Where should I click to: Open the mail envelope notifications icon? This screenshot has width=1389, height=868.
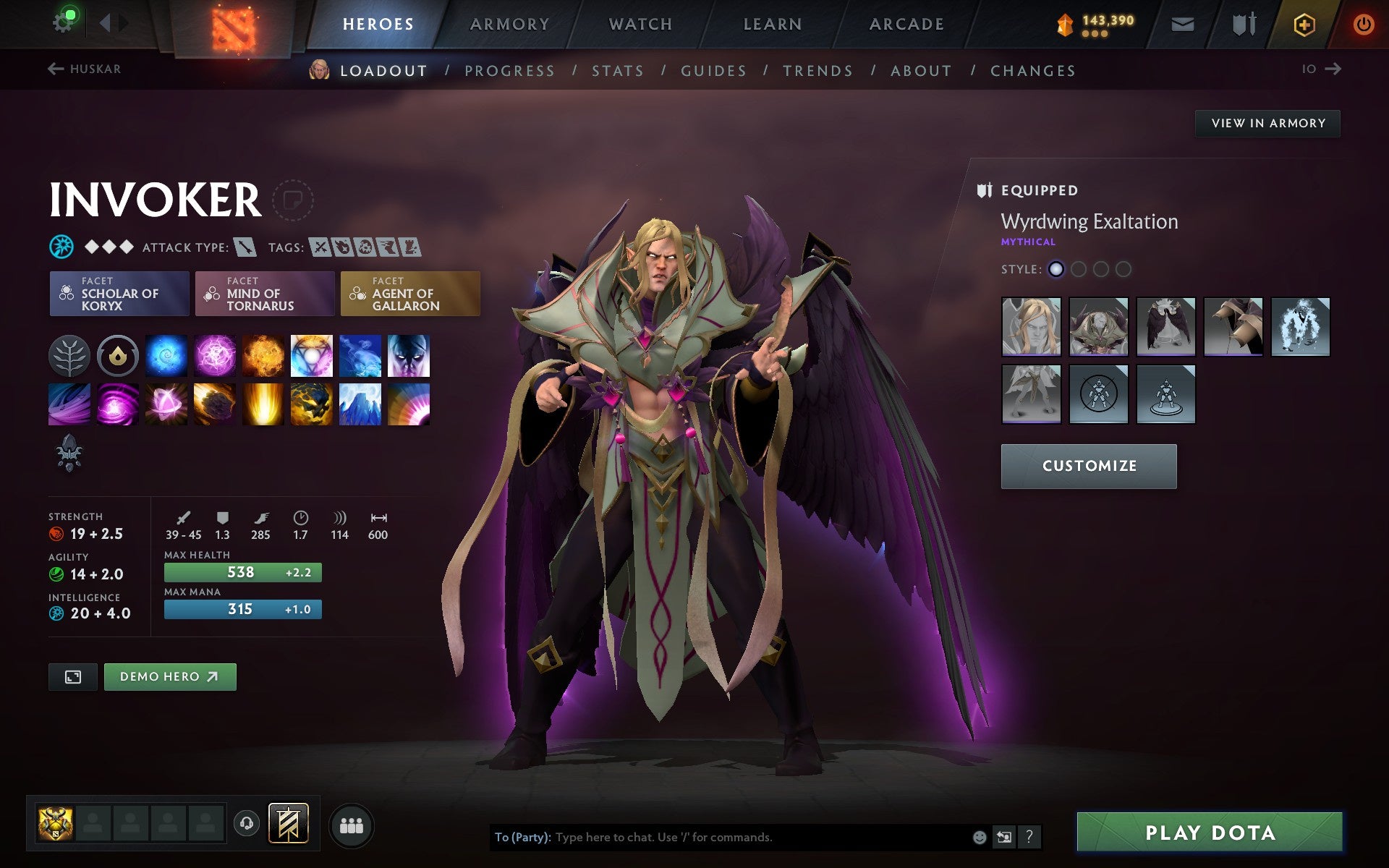[x=1181, y=23]
